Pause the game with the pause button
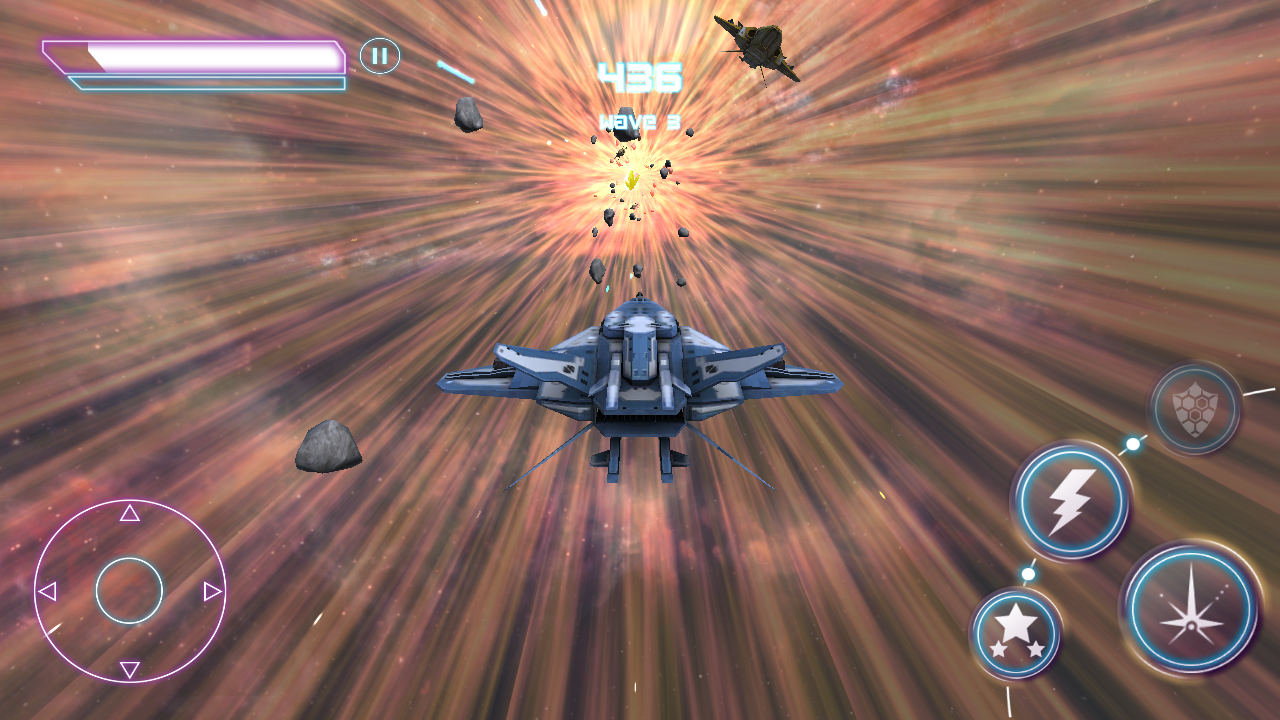This screenshot has height=720, width=1280. [380, 56]
